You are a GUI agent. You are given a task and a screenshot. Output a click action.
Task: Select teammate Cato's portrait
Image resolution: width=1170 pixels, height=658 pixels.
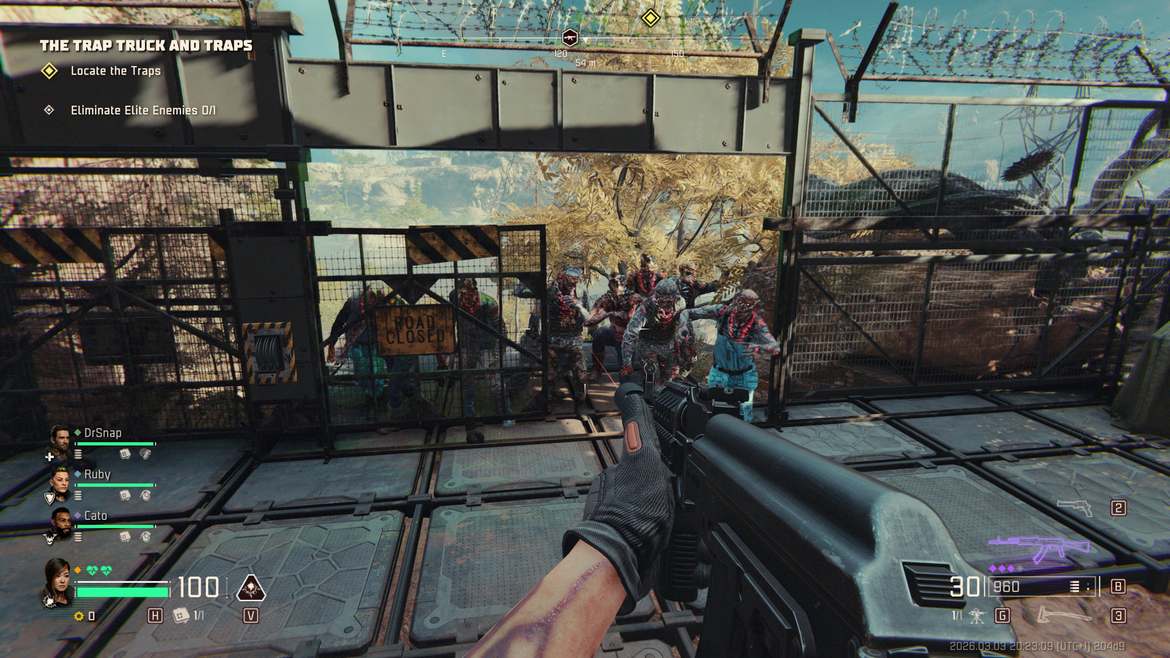tap(60, 522)
